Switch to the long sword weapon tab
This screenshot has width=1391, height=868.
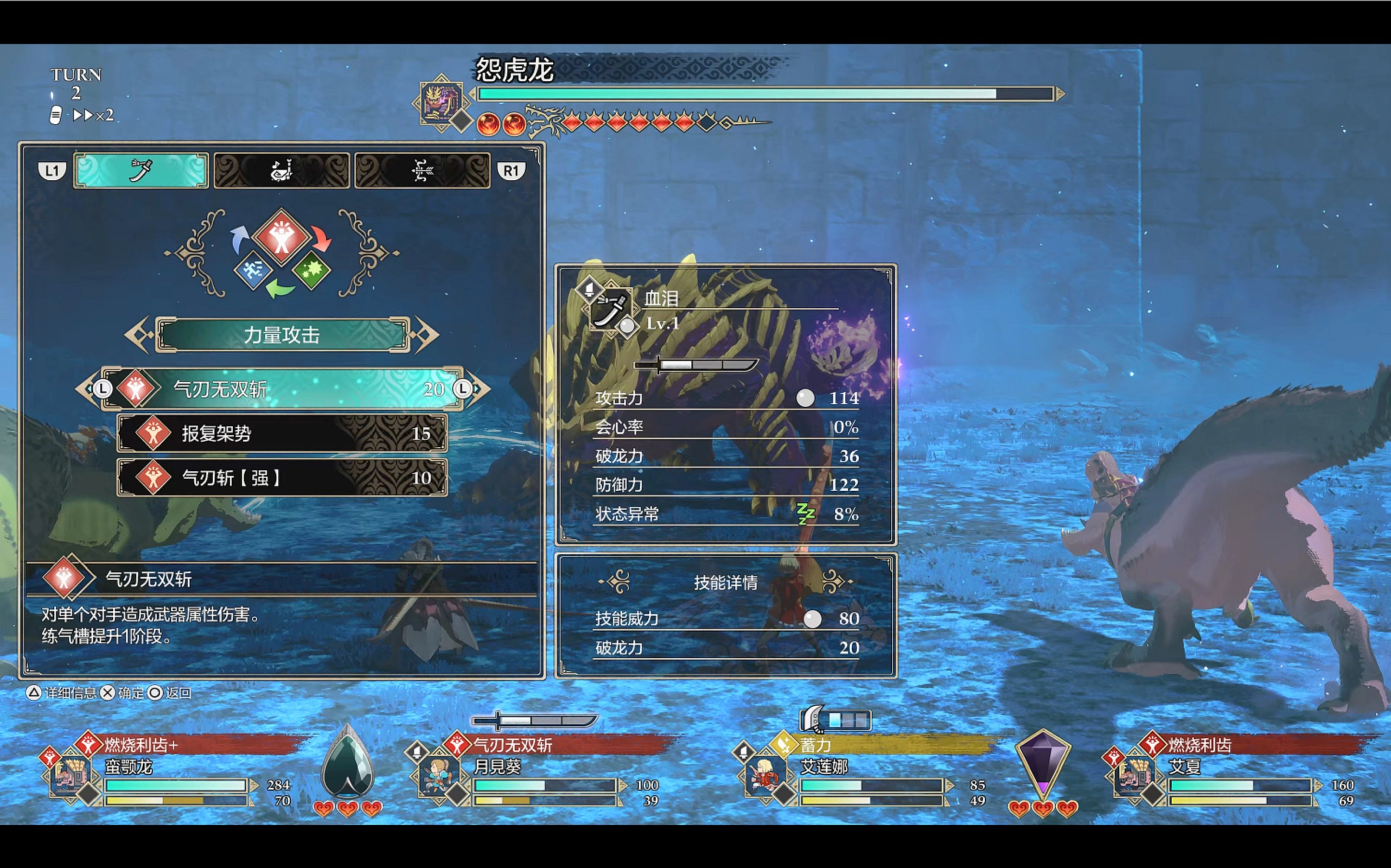pyautogui.click(x=140, y=171)
